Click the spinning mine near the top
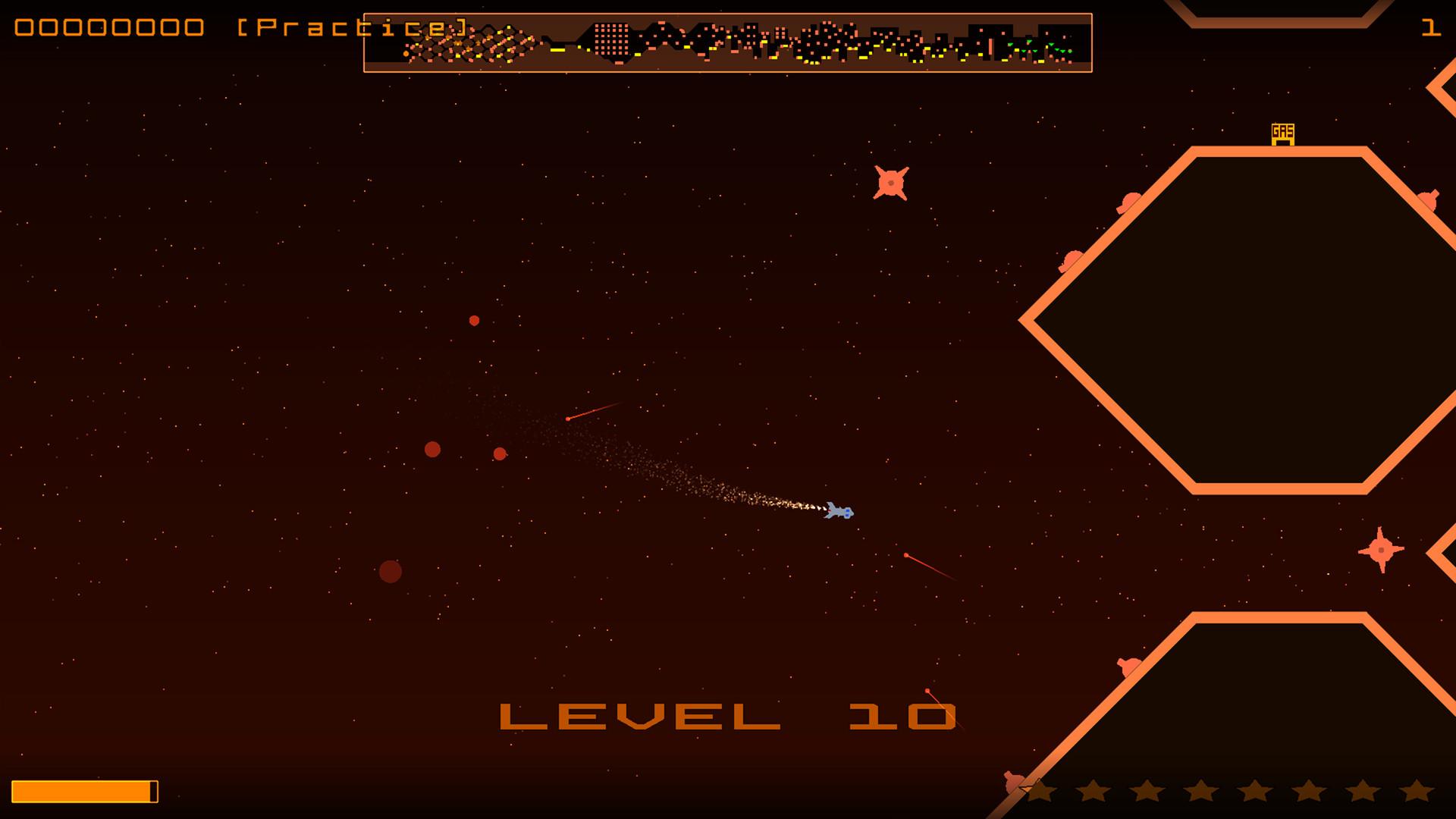This screenshot has height=819, width=1456. [x=892, y=182]
